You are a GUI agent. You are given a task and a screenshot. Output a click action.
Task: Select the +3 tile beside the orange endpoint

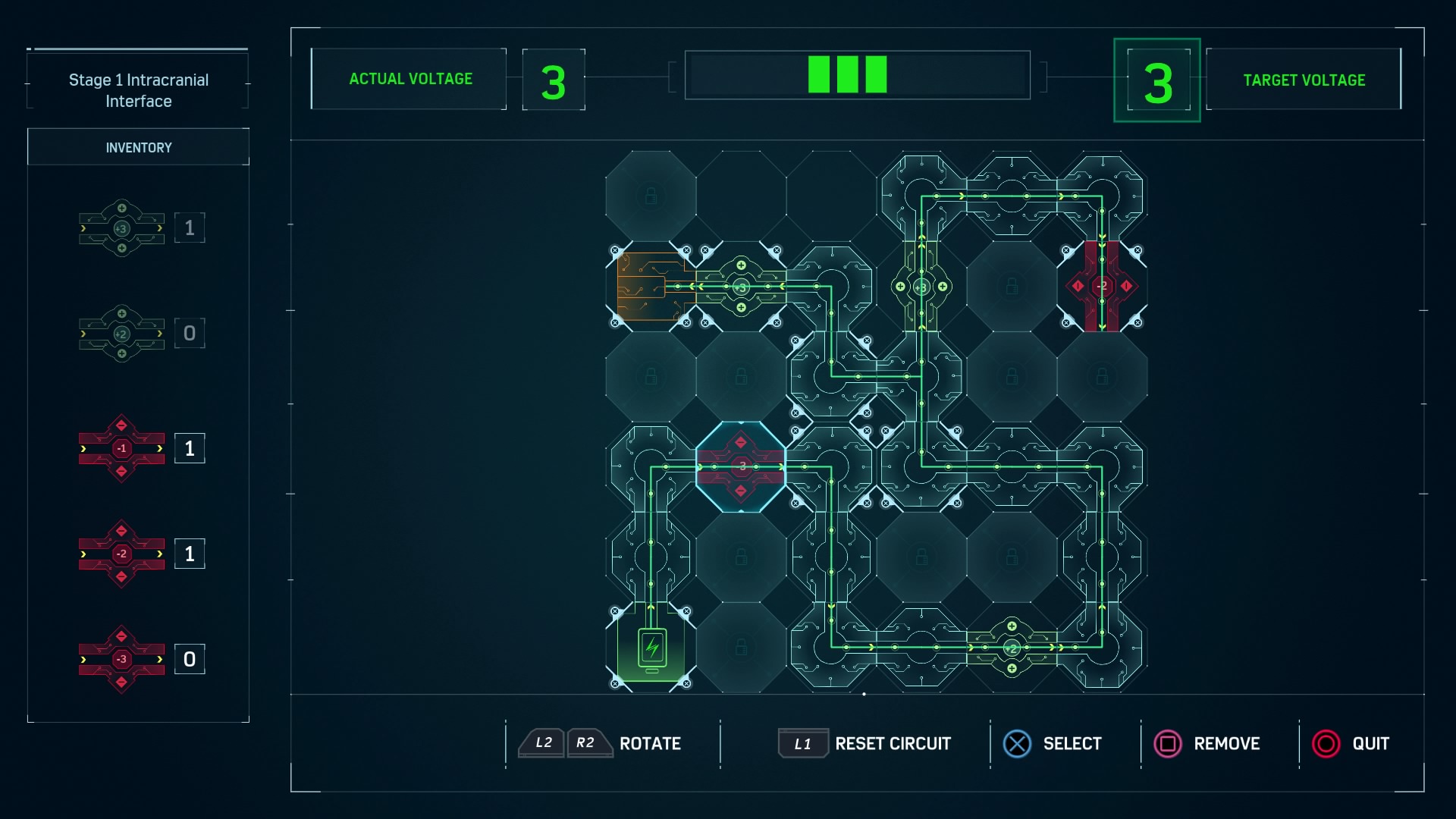click(741, 287)
